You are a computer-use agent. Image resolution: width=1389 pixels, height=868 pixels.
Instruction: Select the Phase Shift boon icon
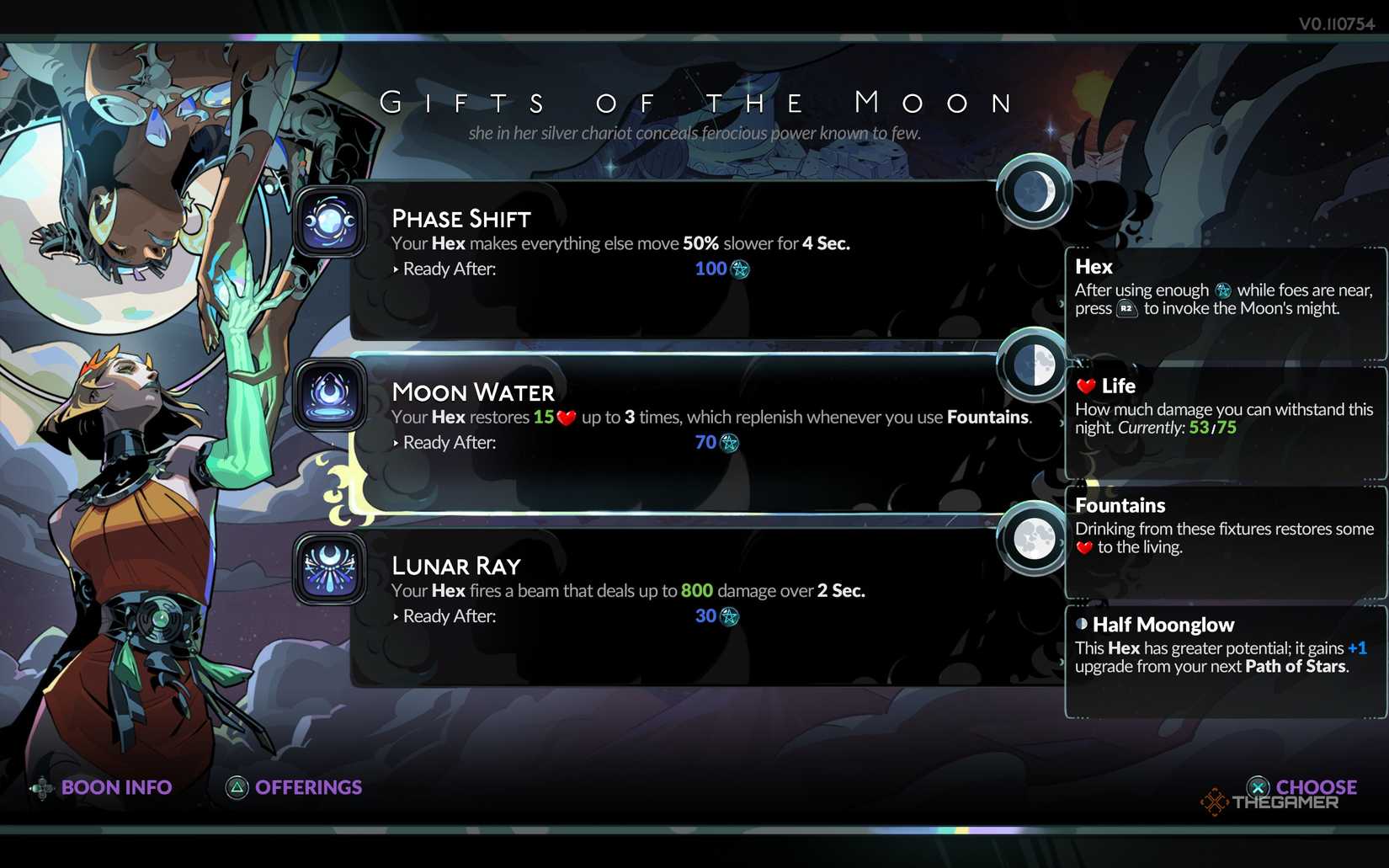(328, 221)
